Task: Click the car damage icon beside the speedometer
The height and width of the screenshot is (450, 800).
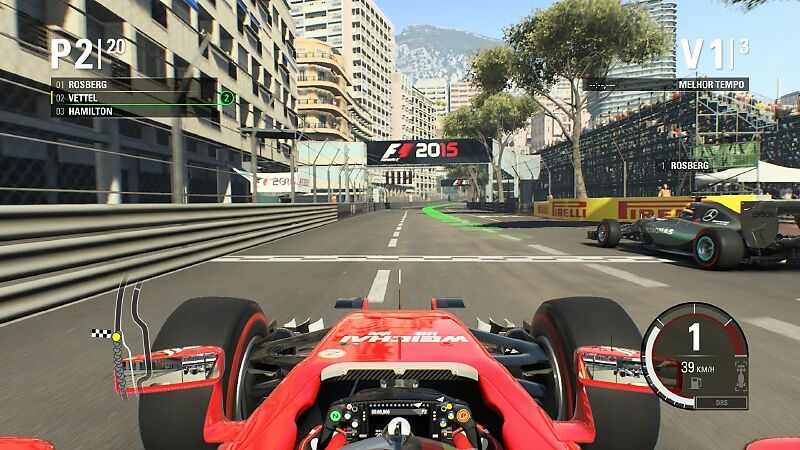Action: click(x=738, y=375)
